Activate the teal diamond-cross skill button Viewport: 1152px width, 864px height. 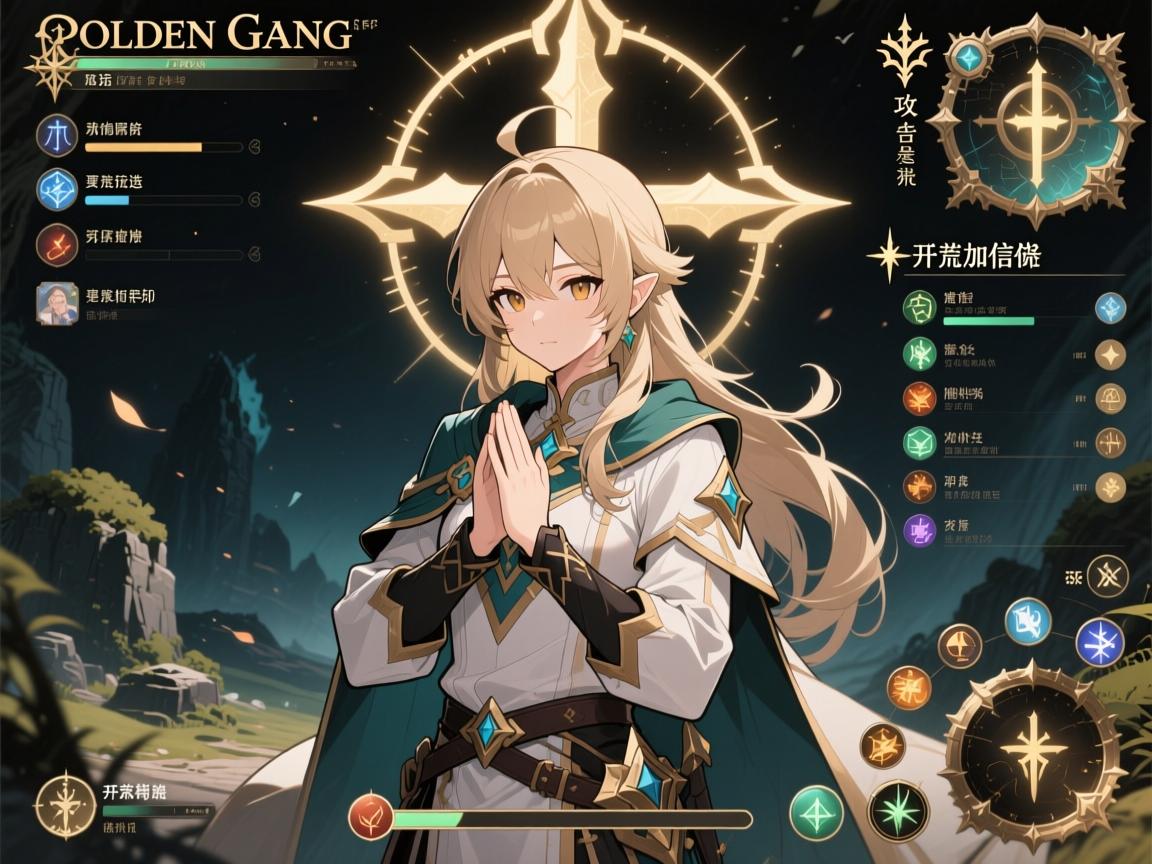tap(816, 811)
